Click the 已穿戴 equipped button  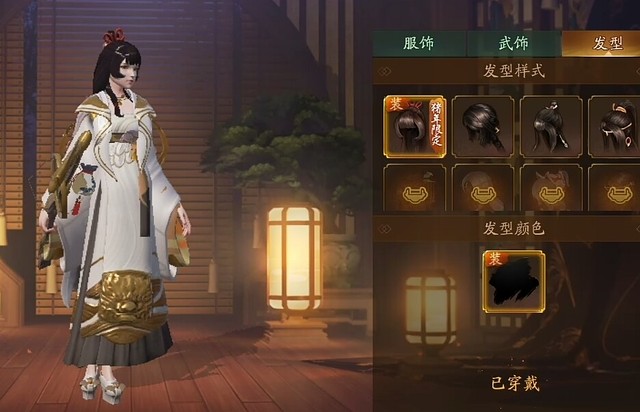514,382
